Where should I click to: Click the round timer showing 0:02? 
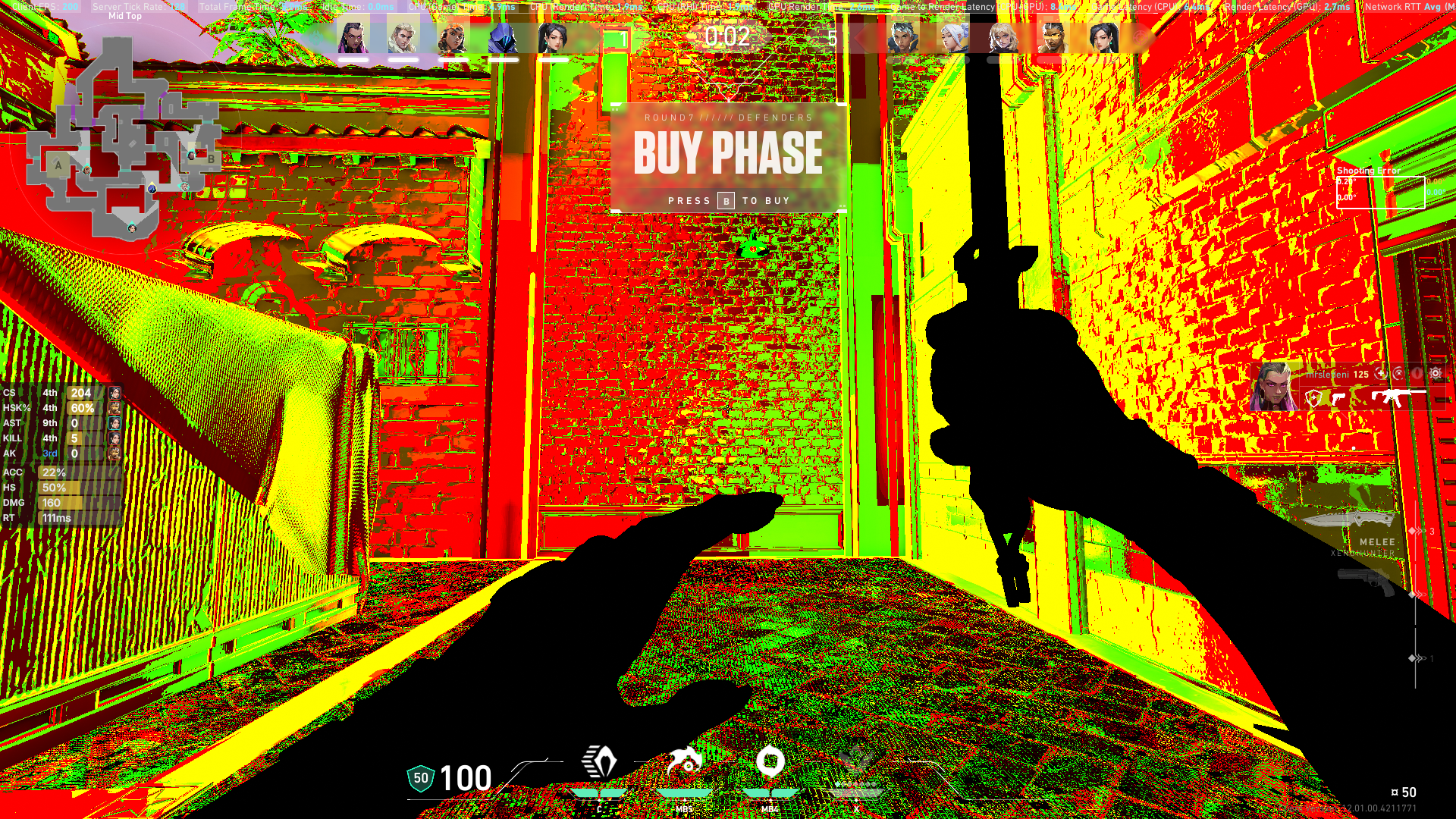pos(726,34)
